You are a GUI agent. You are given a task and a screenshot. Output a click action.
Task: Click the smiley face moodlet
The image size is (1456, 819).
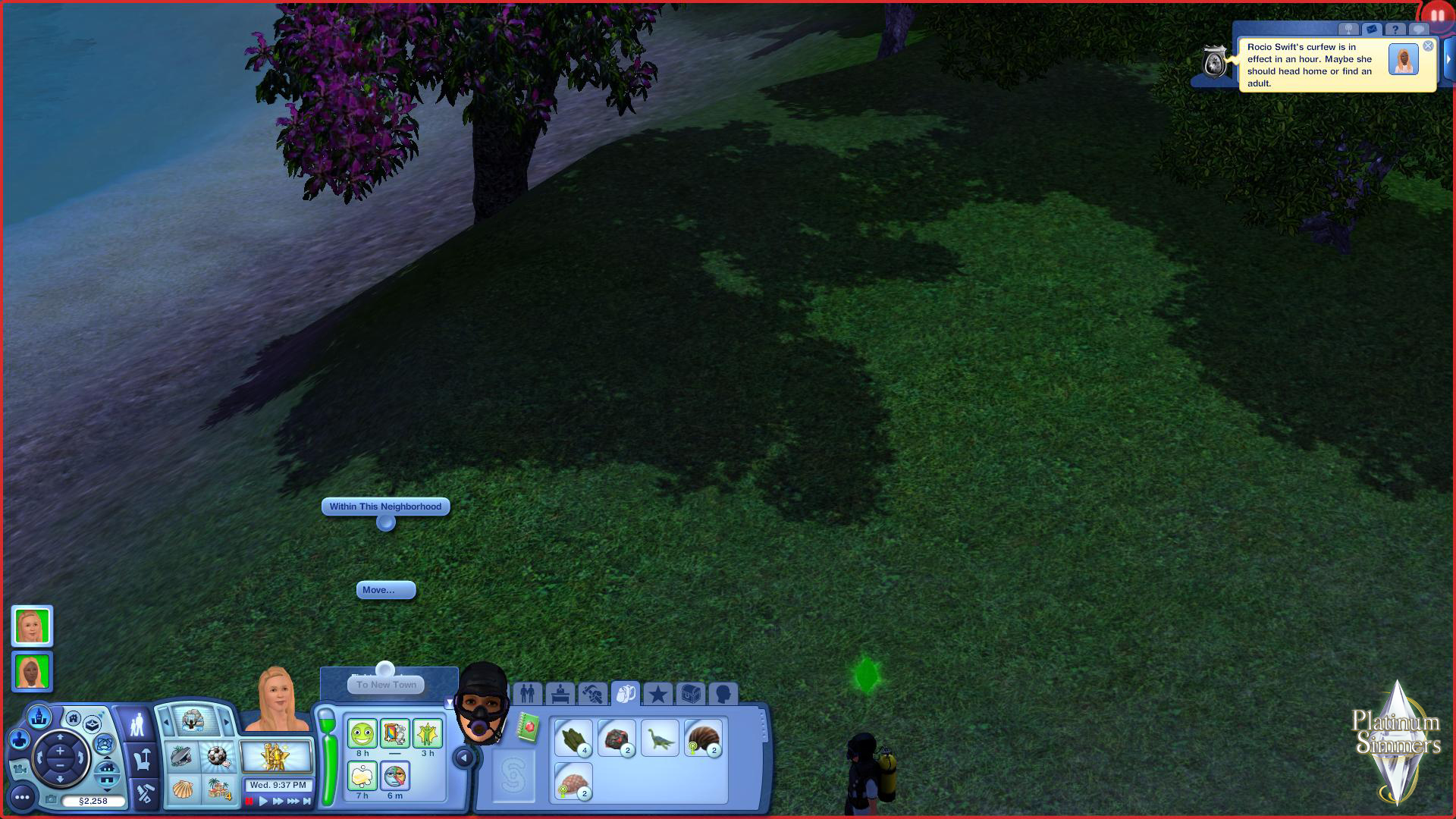362,734
